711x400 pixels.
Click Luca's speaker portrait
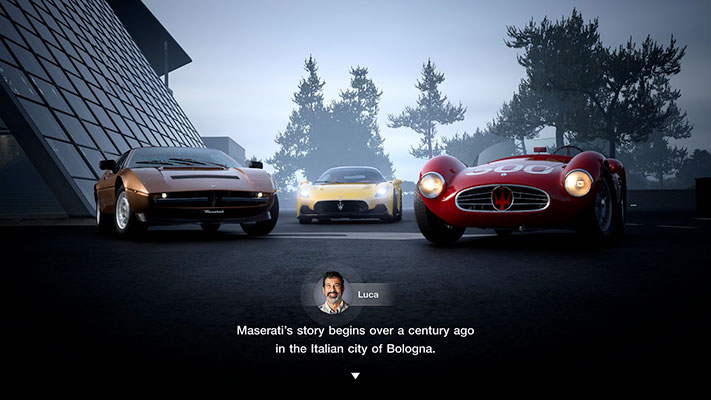[x=333, y=293]
